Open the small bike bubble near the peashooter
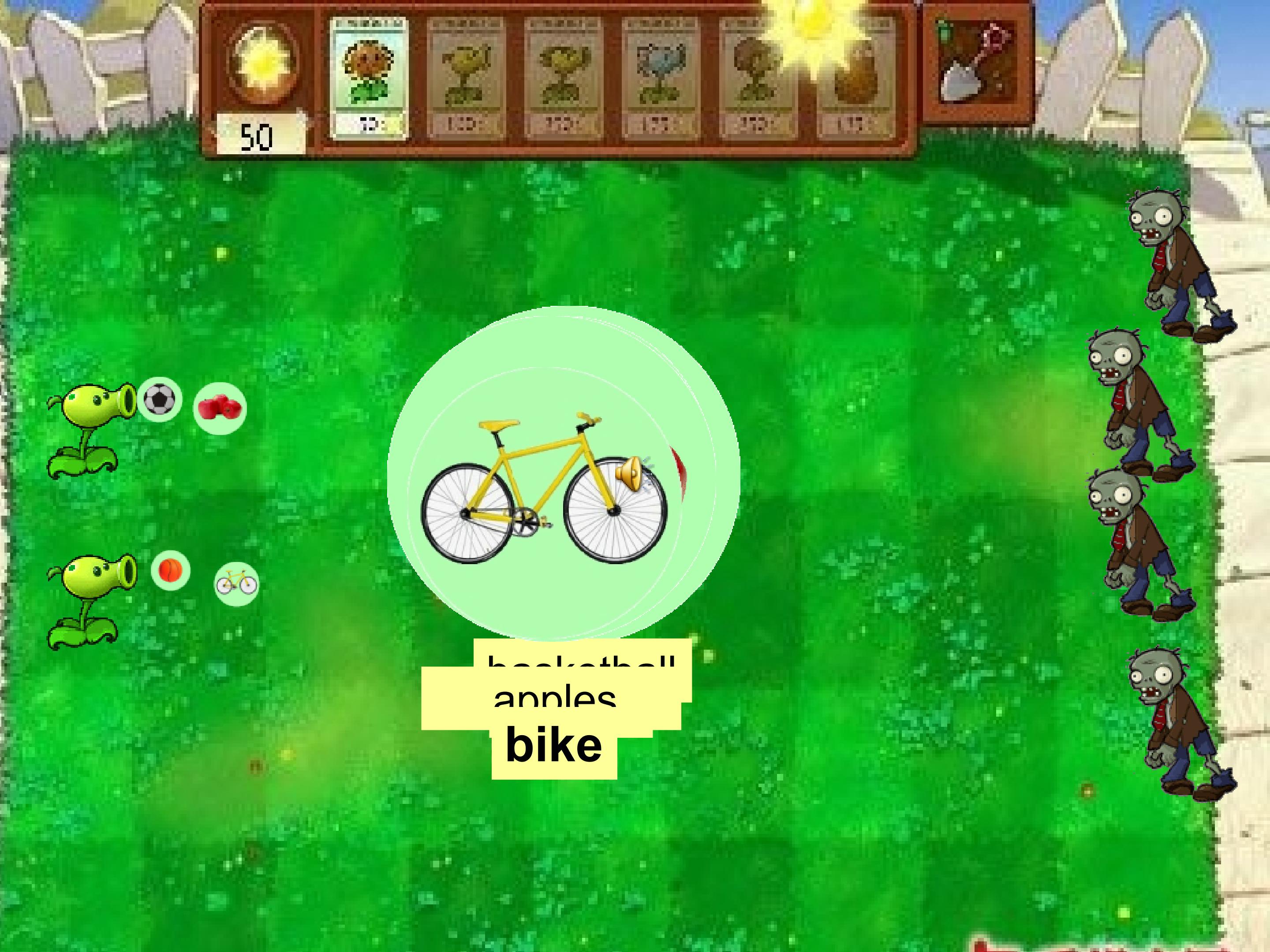The image size is (1270, 952). point(236,583)
